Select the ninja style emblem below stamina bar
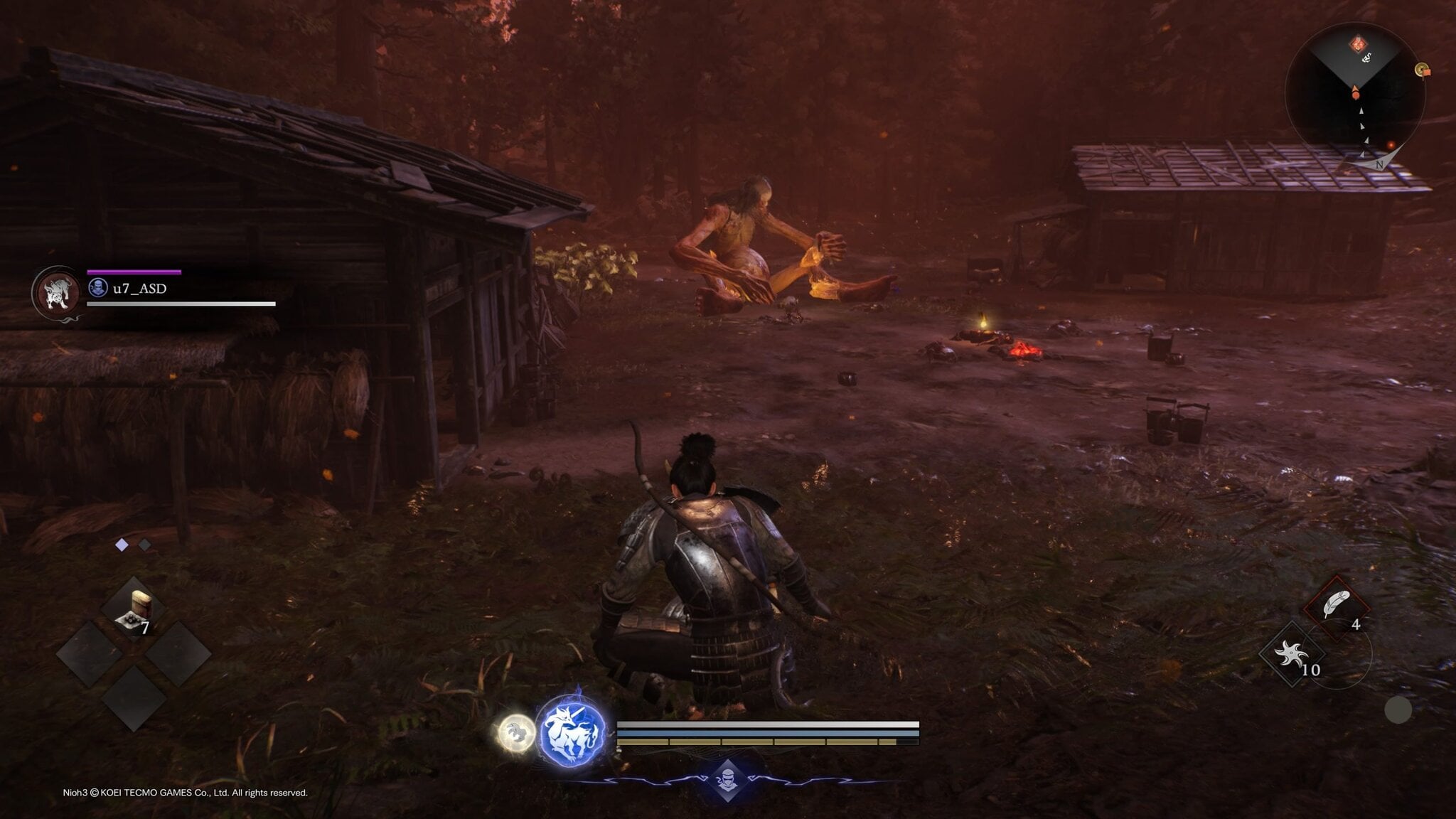 727,778
